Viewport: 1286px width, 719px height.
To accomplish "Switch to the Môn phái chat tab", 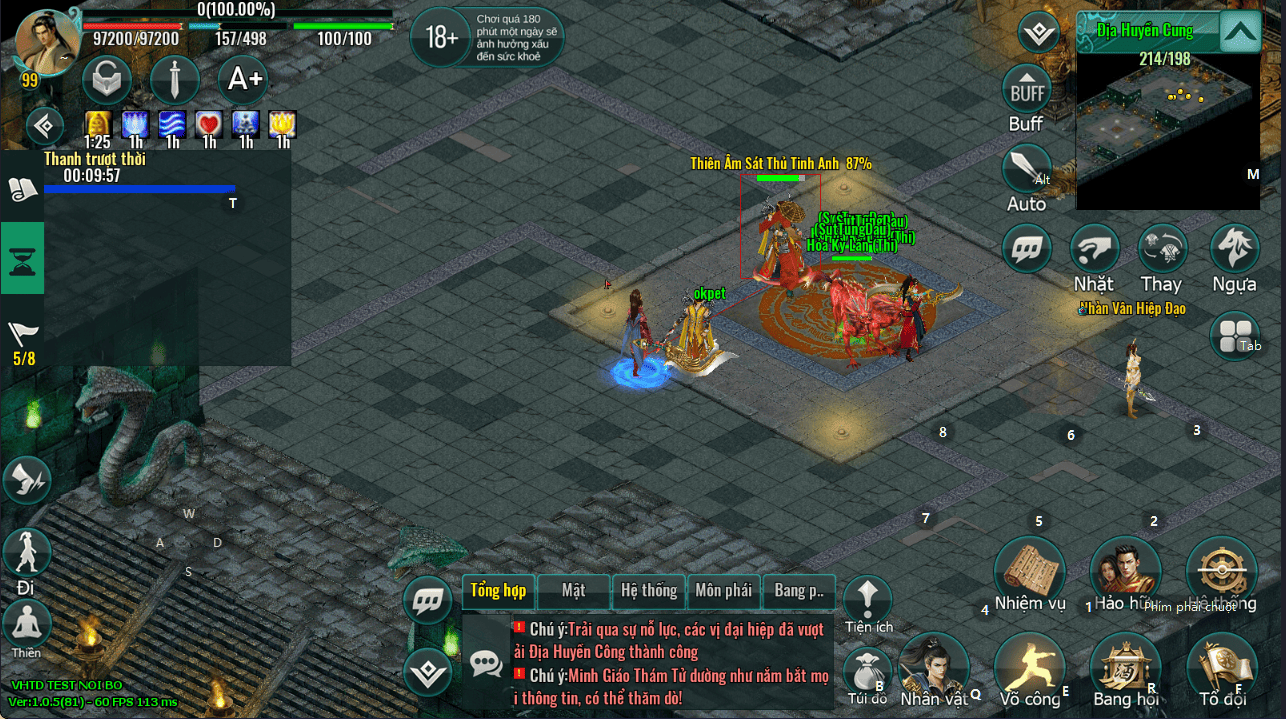I will pyautogui.click(x=723, y=590).
